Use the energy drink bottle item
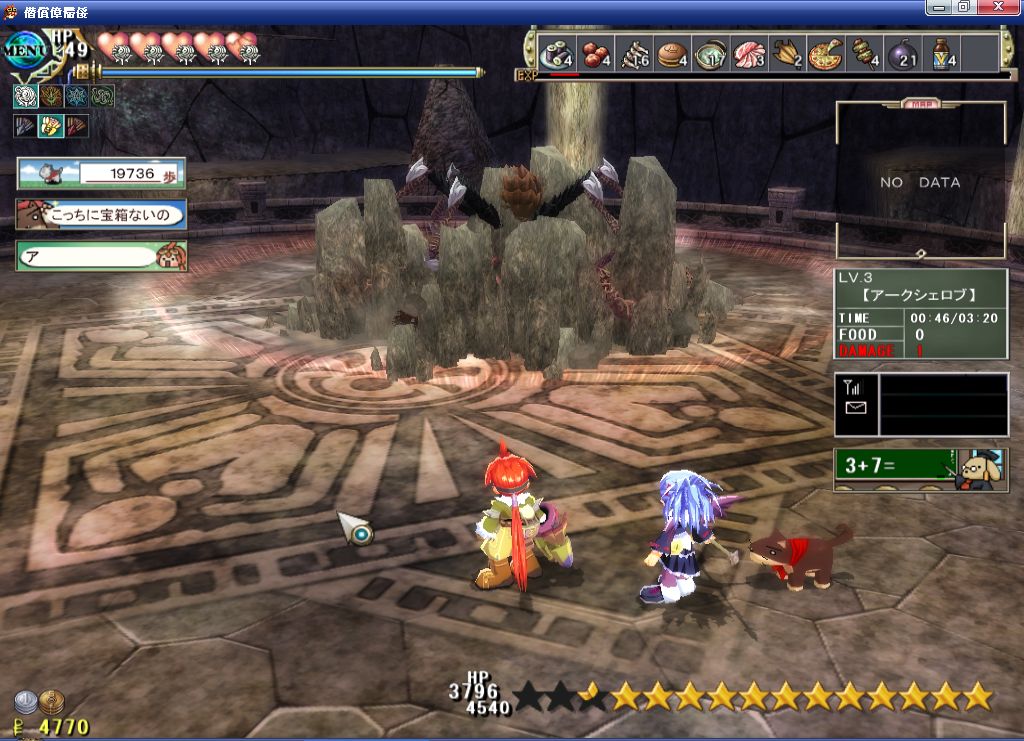 (x=941, y=52)
